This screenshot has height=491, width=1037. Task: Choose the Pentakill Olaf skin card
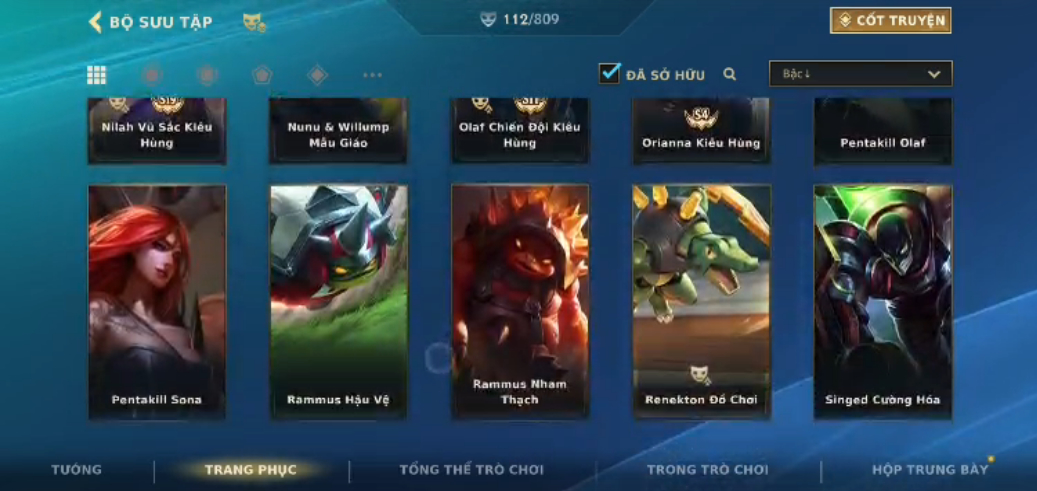click(x=882, y=132)
